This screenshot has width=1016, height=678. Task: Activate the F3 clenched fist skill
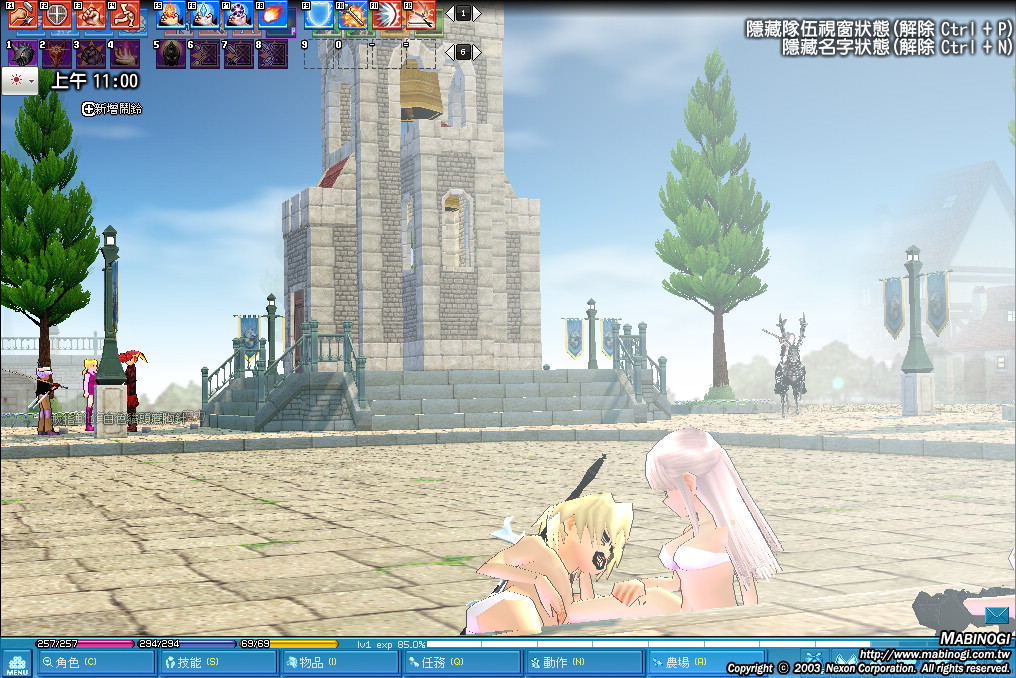click(91, 15)
